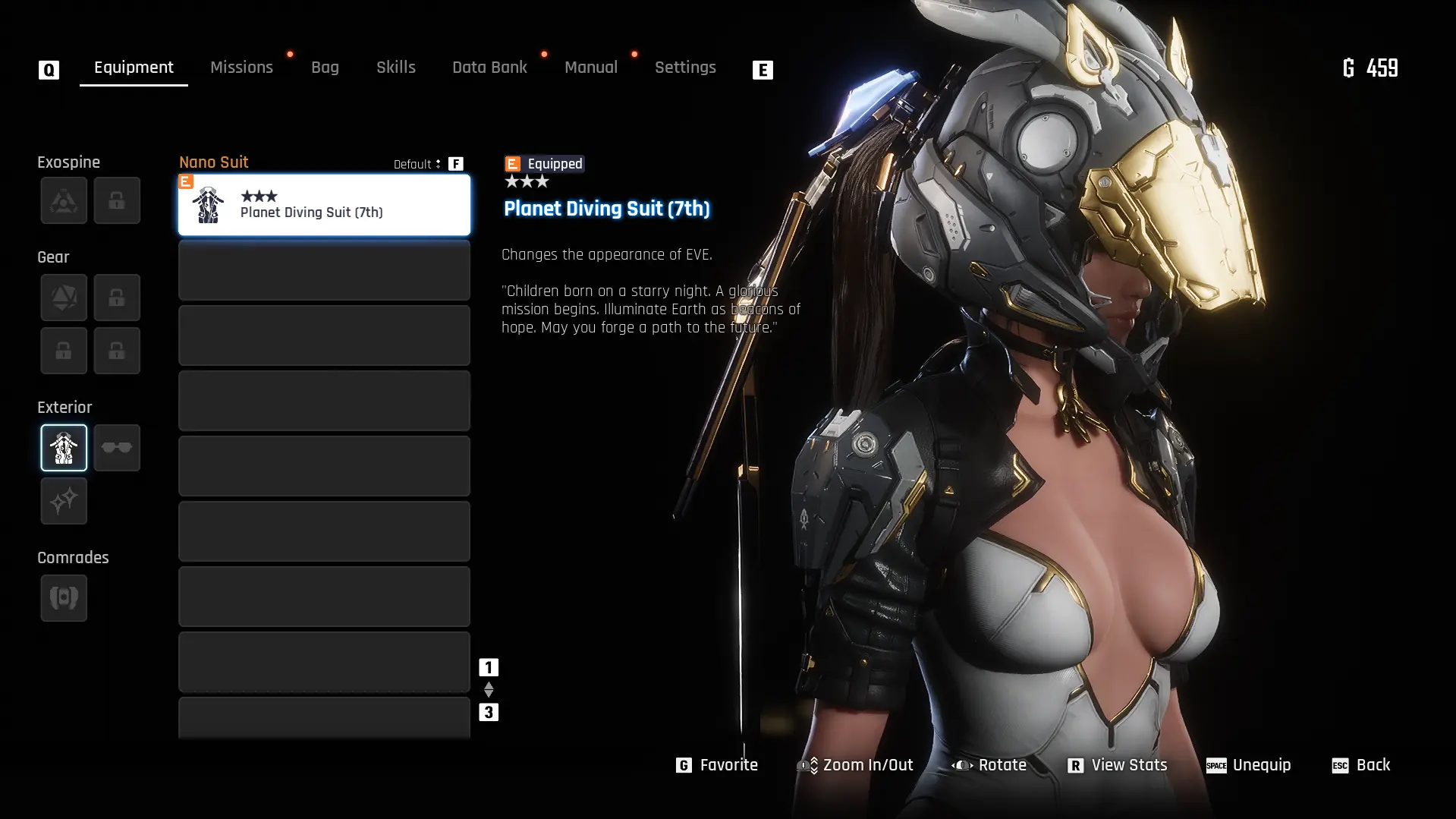
Task: Open the glasses exterior slot
Action: tap(117, 448)
